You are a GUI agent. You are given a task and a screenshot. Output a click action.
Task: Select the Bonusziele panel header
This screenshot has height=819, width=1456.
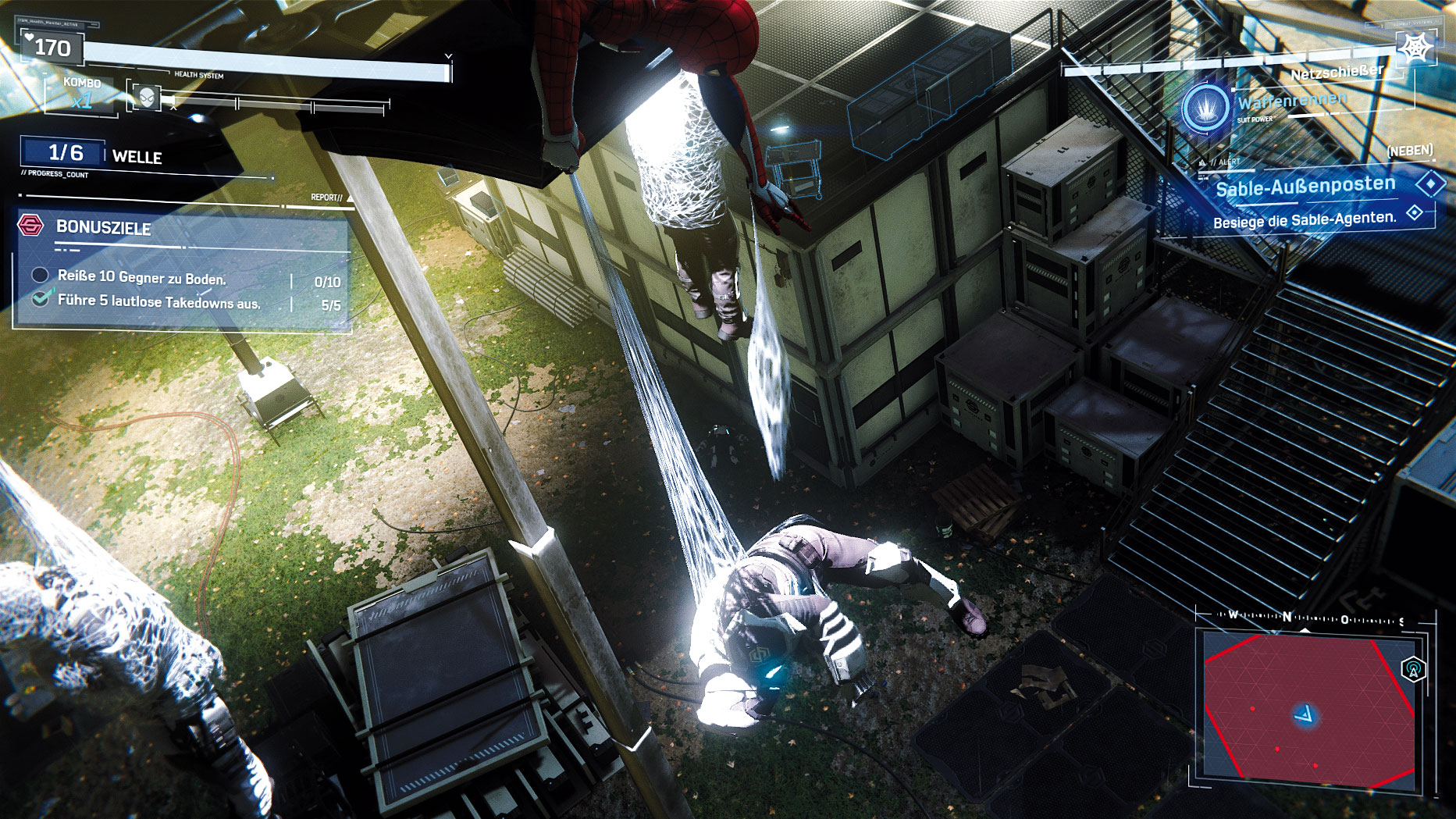(104, 227)
